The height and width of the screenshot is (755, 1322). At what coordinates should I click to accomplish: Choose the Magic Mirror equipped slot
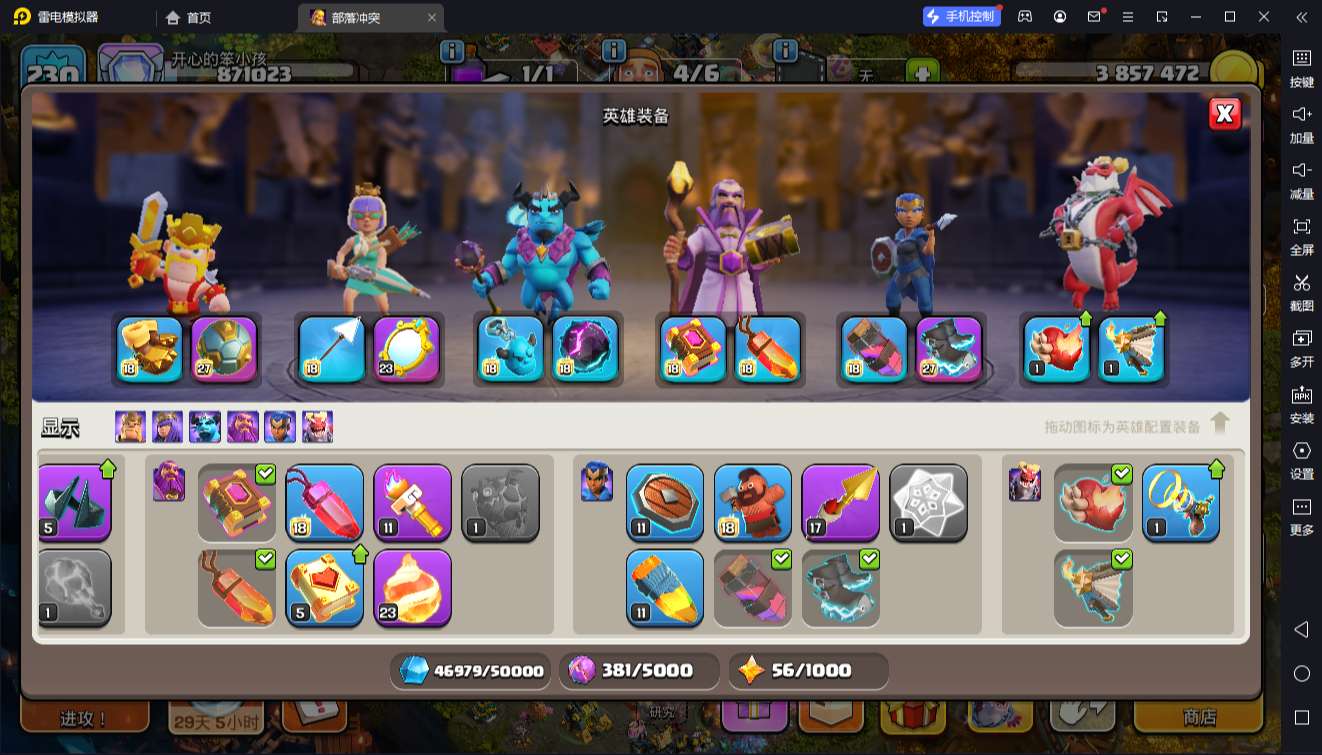406,349
